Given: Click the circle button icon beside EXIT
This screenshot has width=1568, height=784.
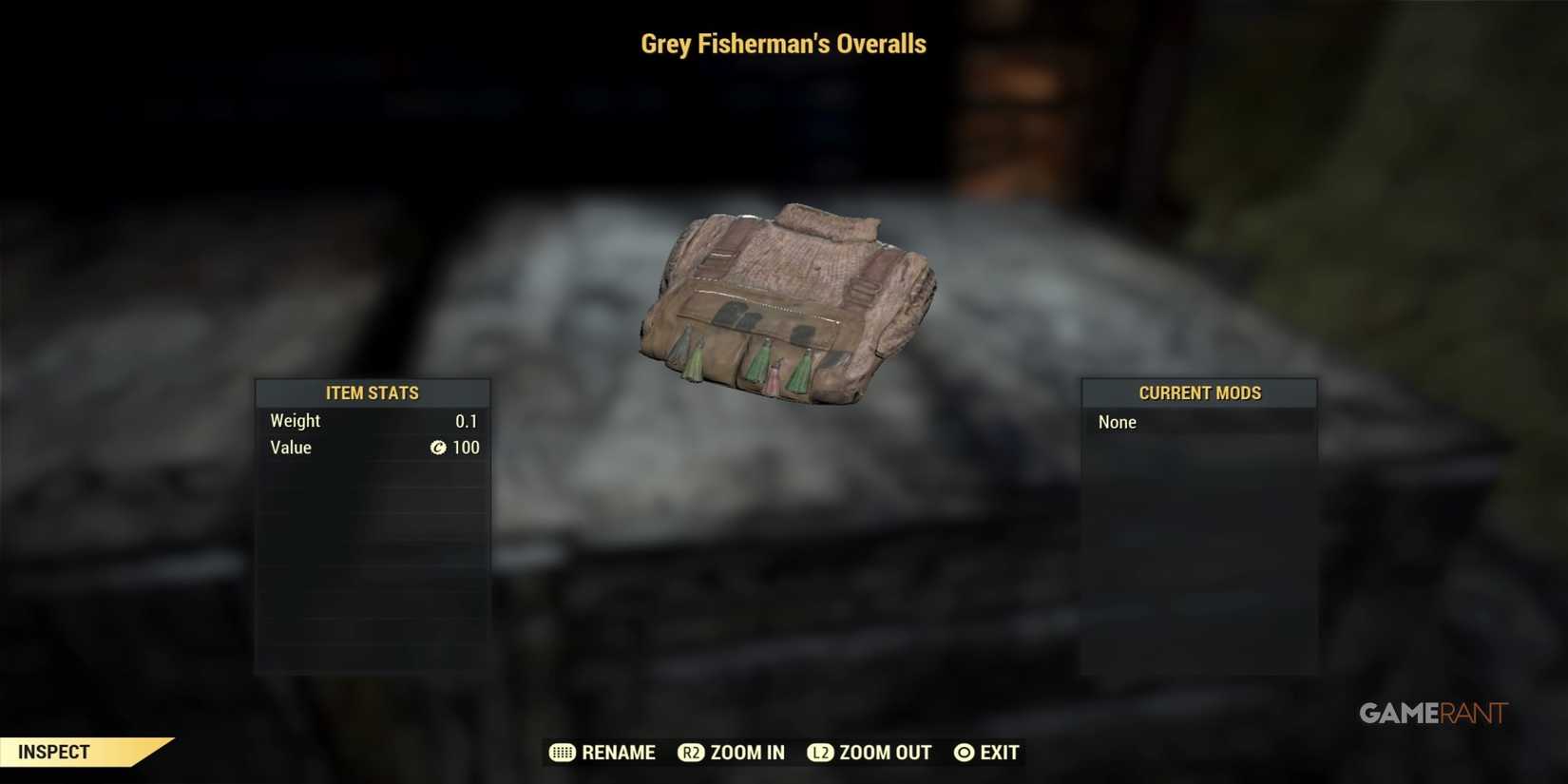Looking at the screenshot, I should pyautogui.click(x=964, y=752).
